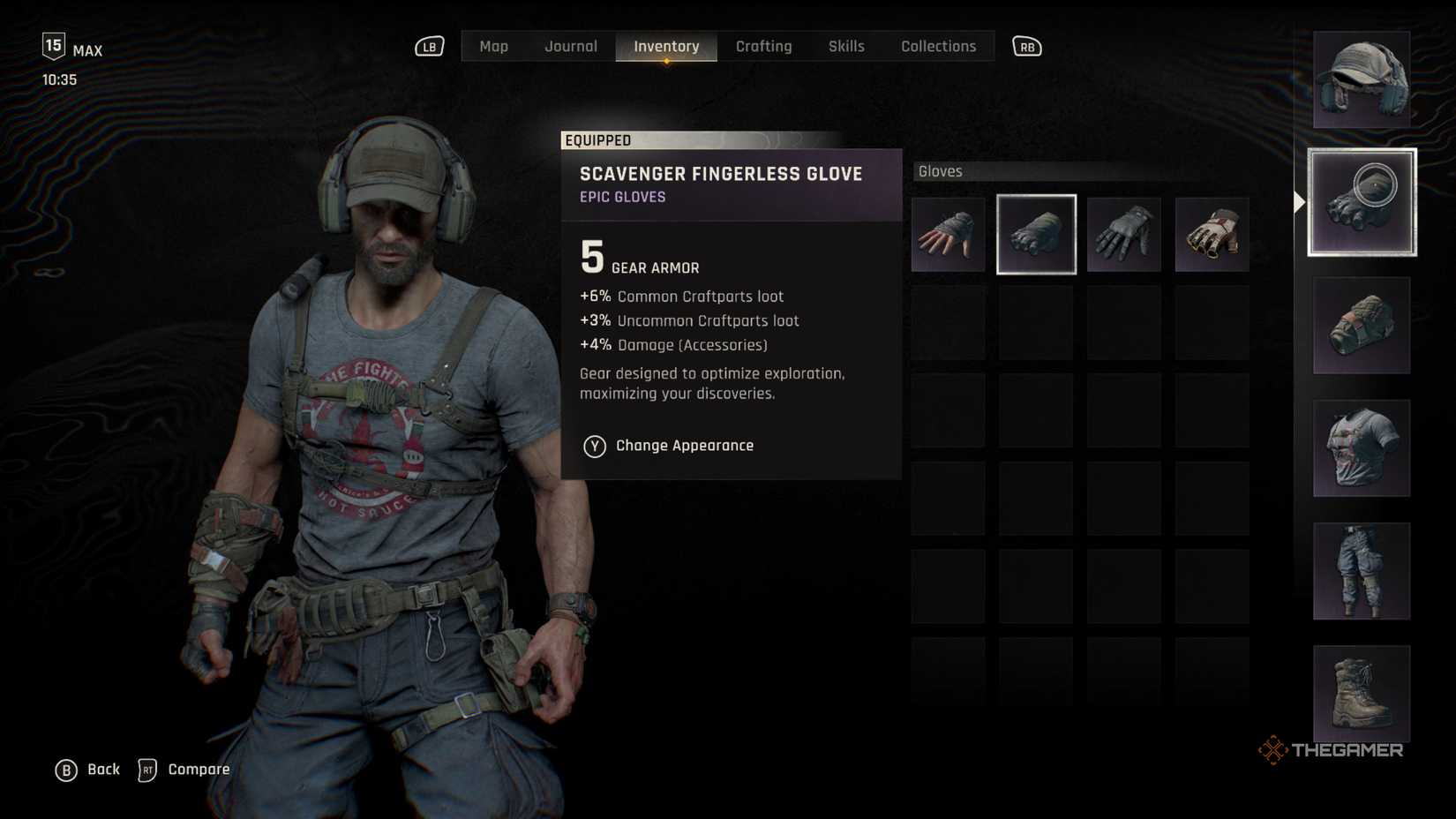
Task: Select the bracer armguard equipment slot
Action: click(1361, 326)
